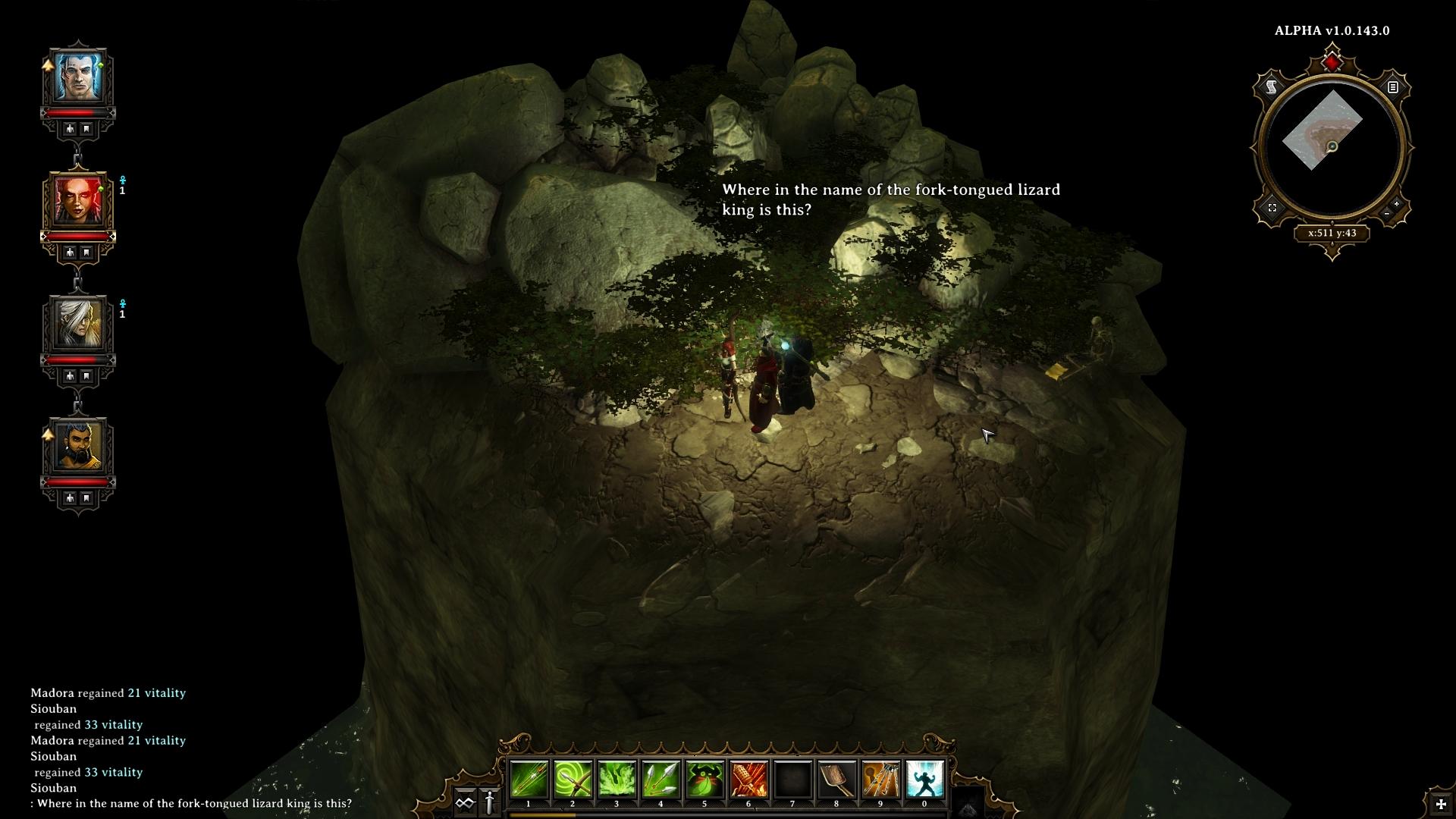Screen dimensions: 1456x819
Task: Activate the triple arrowhead skill
Action: pyautogui.click(x=661, y=780)
